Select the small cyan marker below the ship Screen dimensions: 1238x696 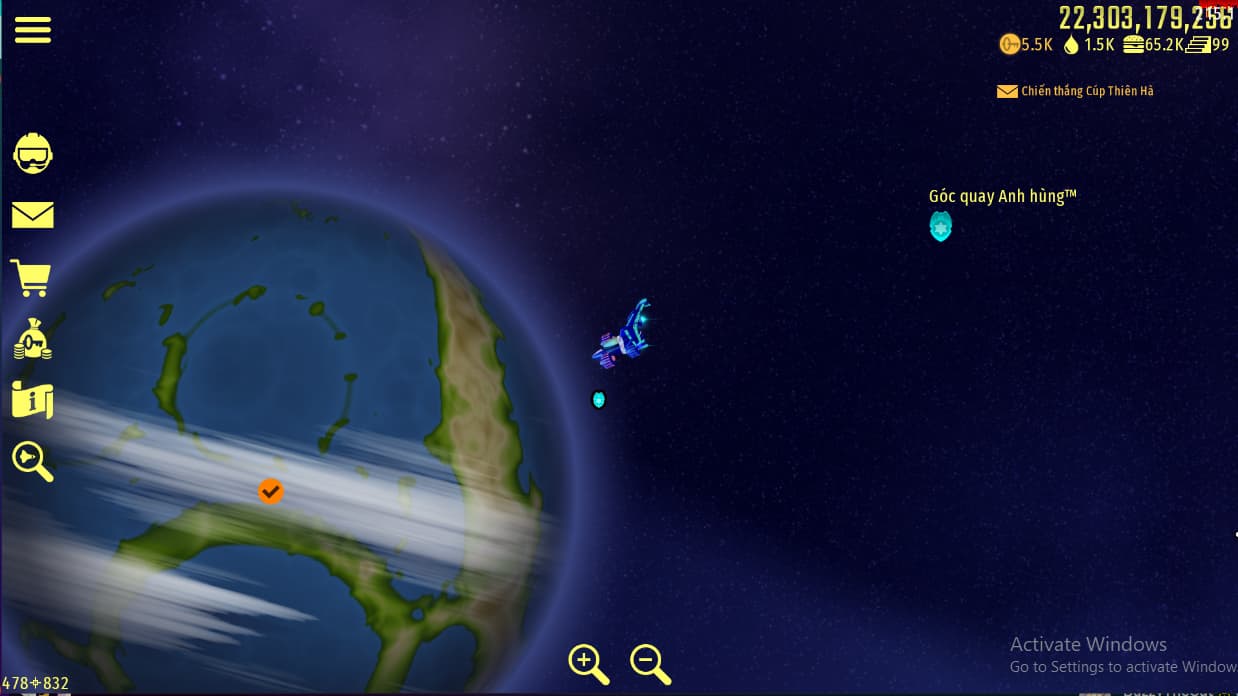(x=598, y=399)
